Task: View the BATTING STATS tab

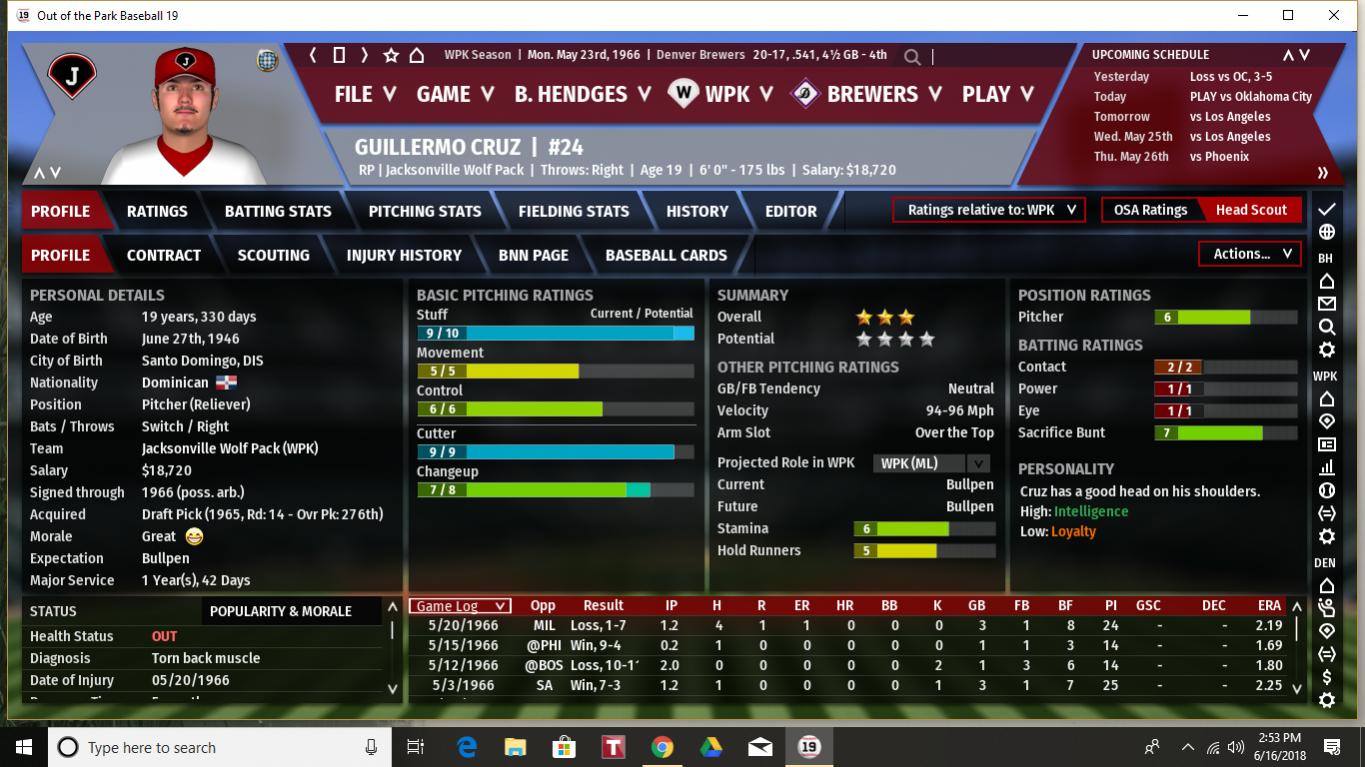Action: [x=278, y=211]
